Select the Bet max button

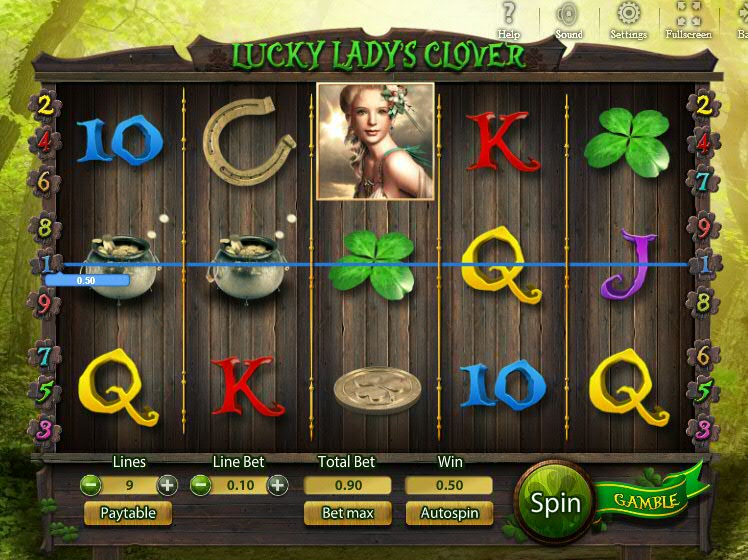click(347, 513)
